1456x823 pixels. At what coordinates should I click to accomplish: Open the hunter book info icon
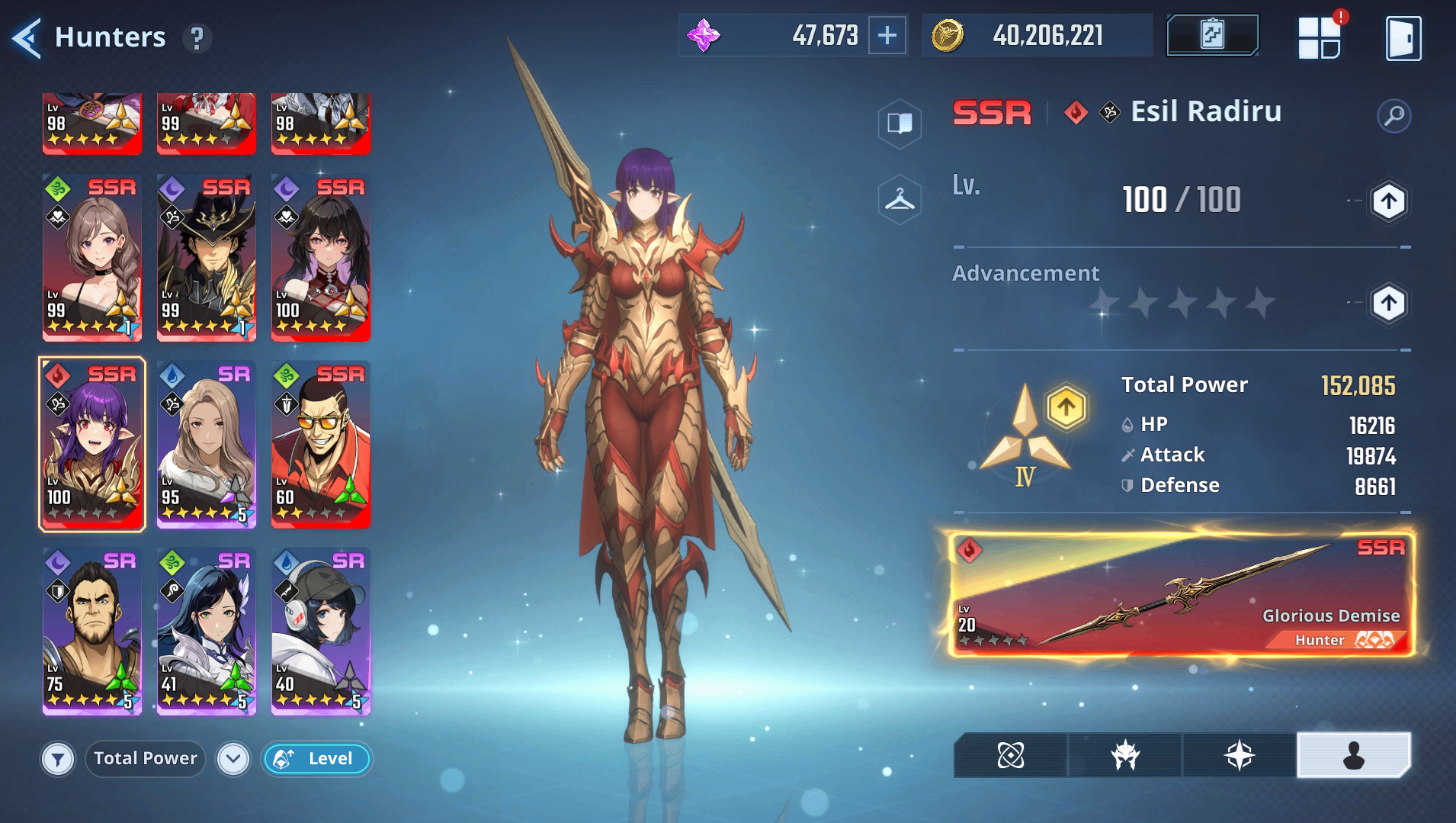[x=900, y=123]
